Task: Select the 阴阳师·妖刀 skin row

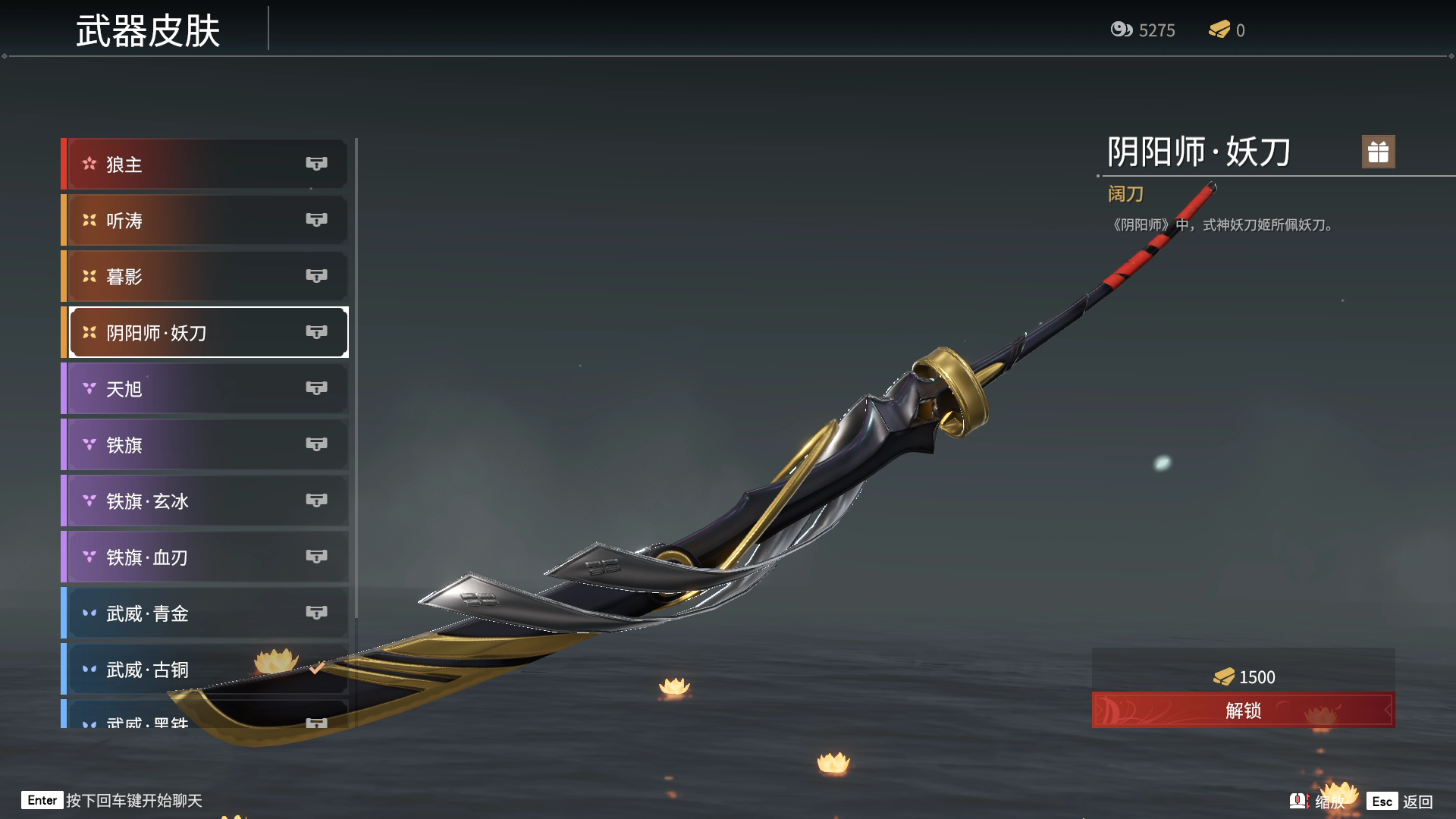Action: (205, 332)
